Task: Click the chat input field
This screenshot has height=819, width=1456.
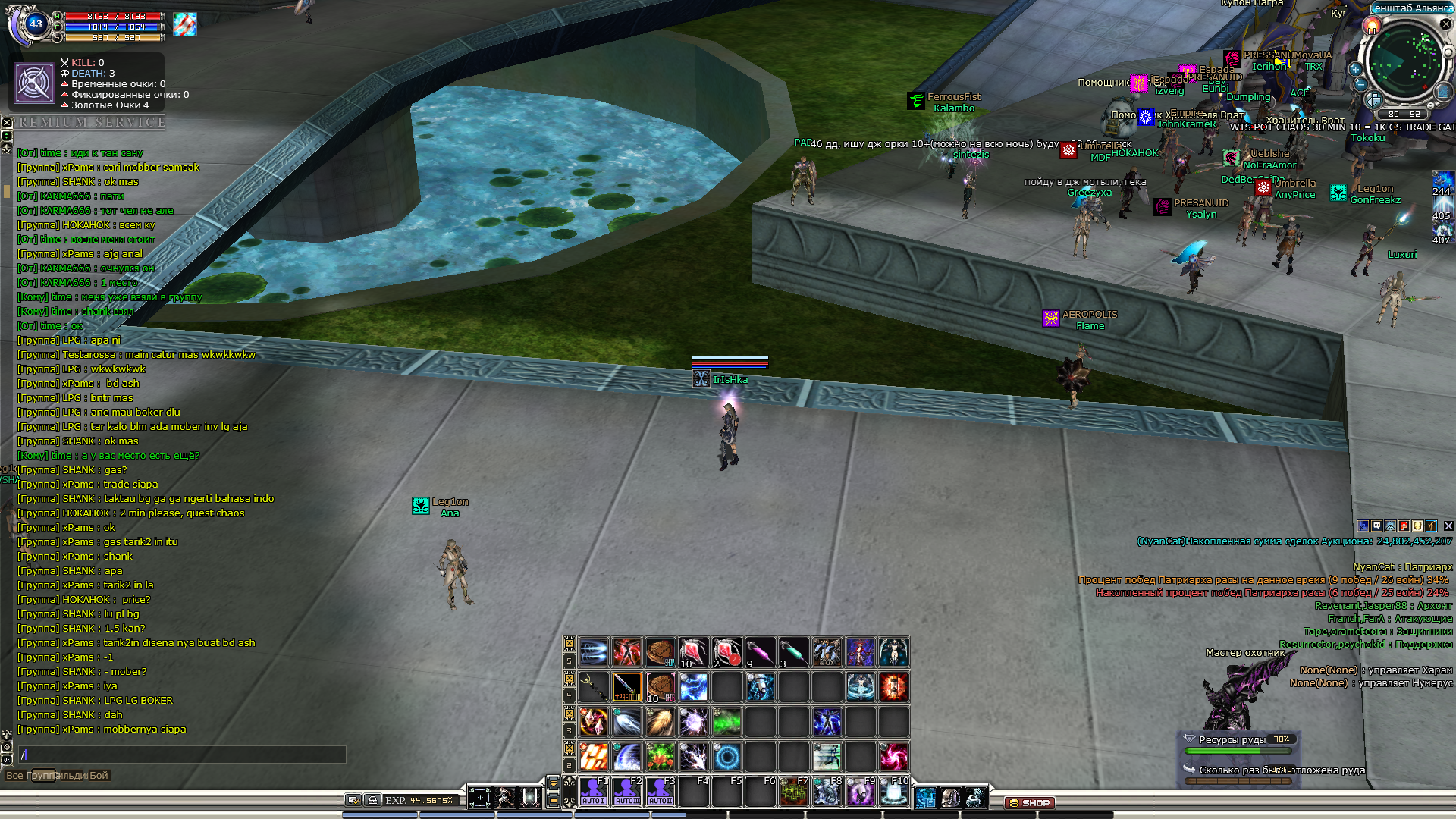Action: coord(182,755)
